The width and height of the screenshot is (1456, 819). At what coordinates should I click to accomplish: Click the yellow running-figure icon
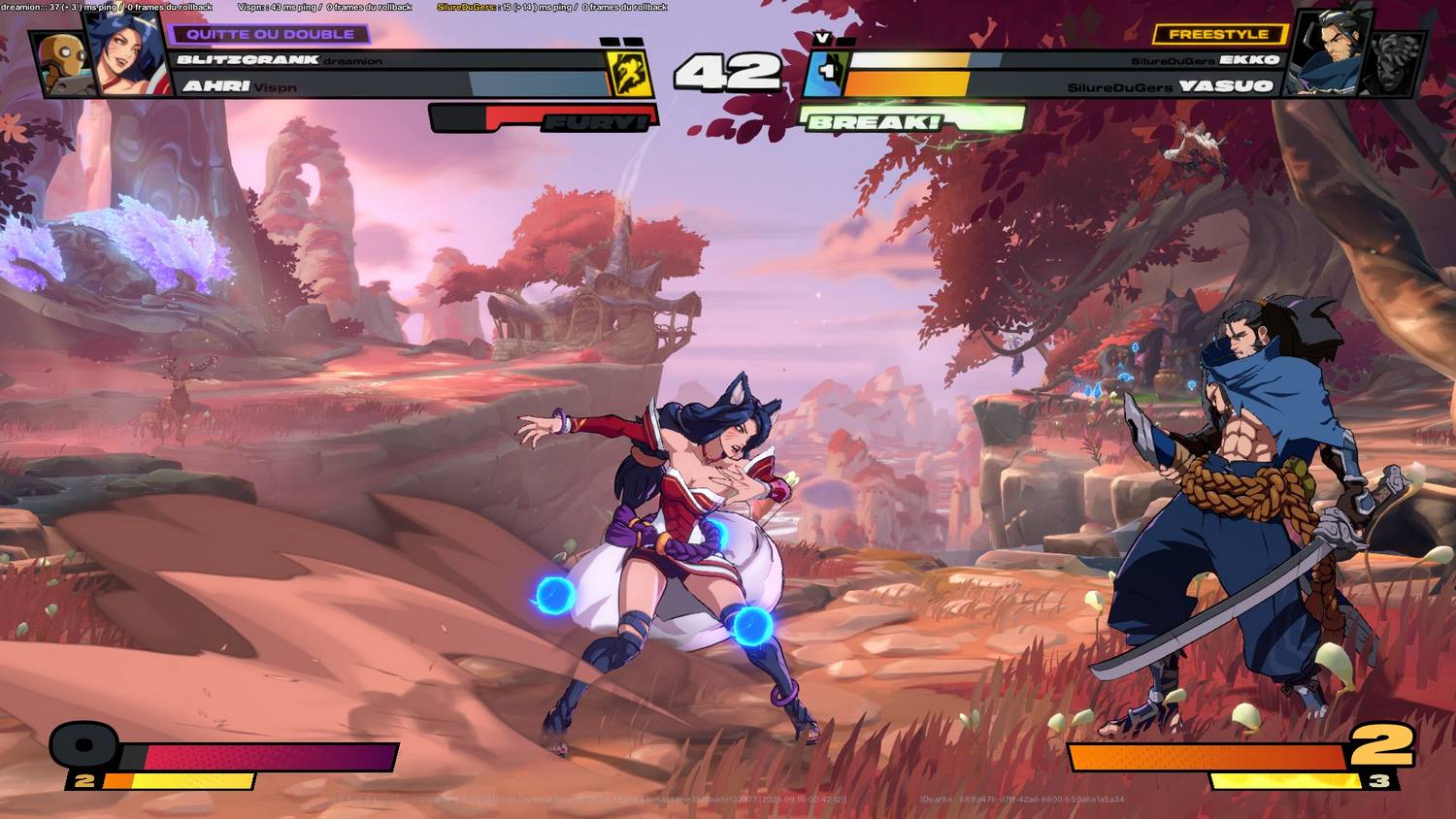[x=626, y=73]
